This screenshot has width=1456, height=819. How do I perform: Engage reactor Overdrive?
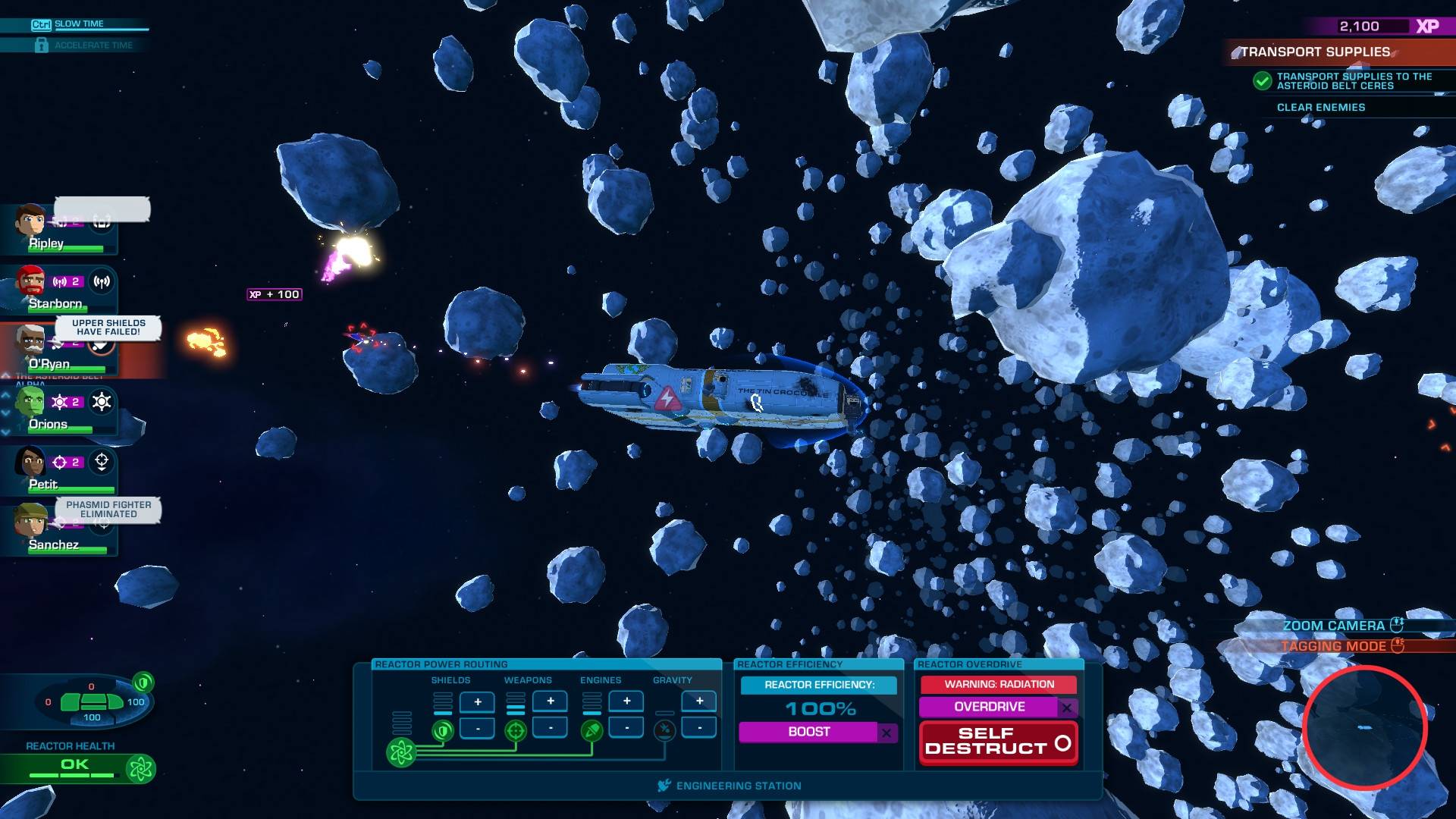point(989,707)
